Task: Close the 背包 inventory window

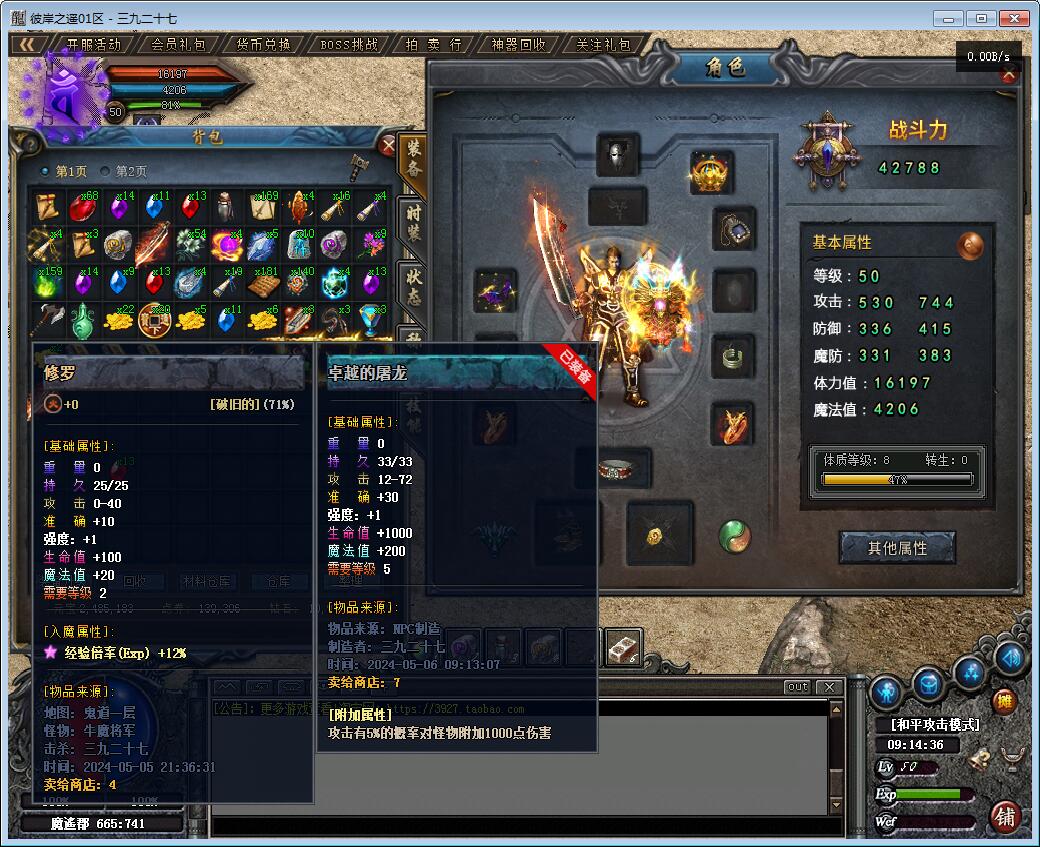Action: click(389, 145)
